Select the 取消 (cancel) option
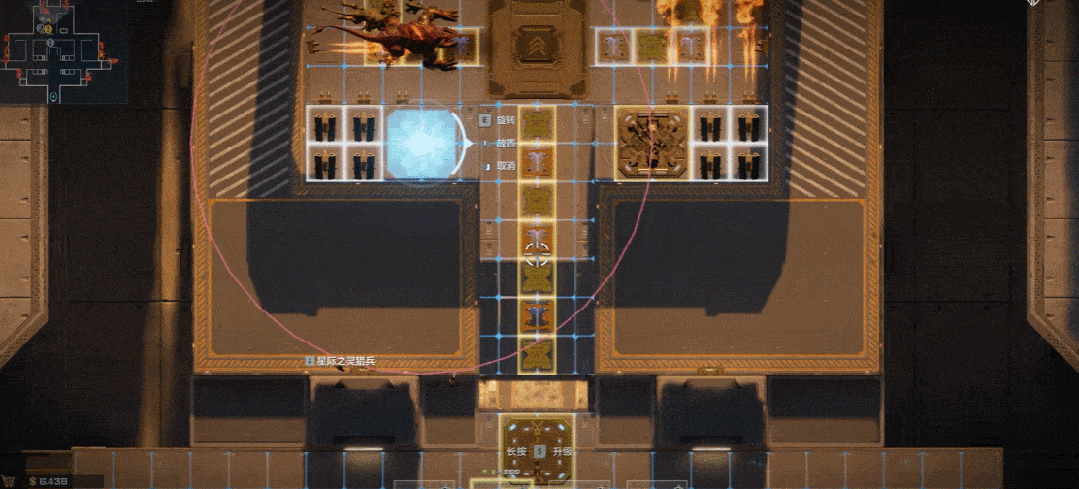This screenshot has height=489, width=1079. click(506, 166)
